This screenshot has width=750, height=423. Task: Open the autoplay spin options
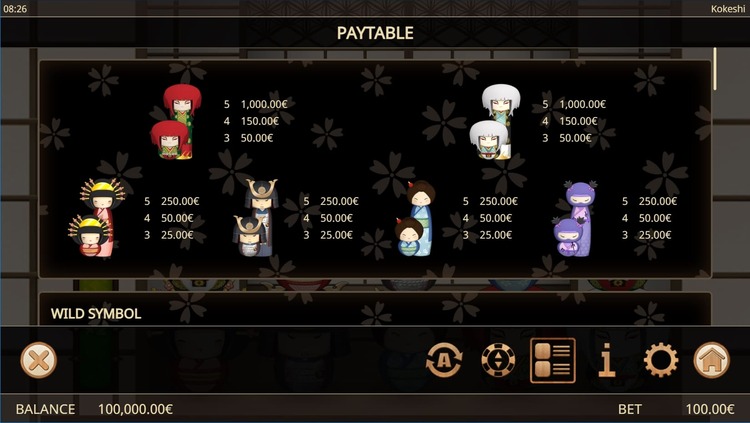point(444,360)
